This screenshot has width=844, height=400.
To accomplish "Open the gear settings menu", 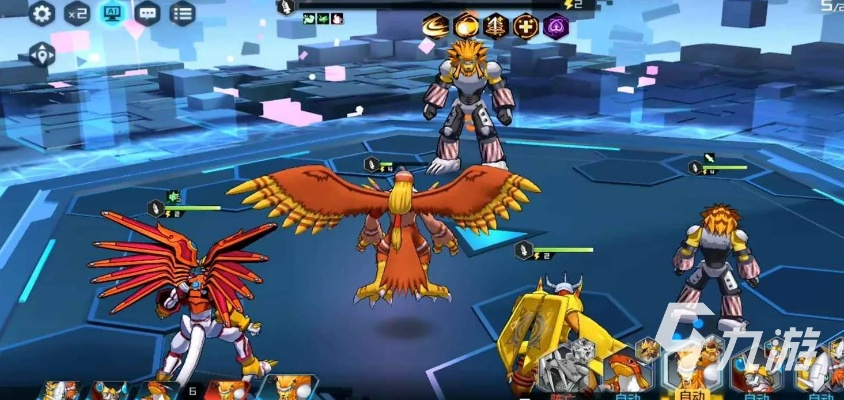I will tap(42, 13).
